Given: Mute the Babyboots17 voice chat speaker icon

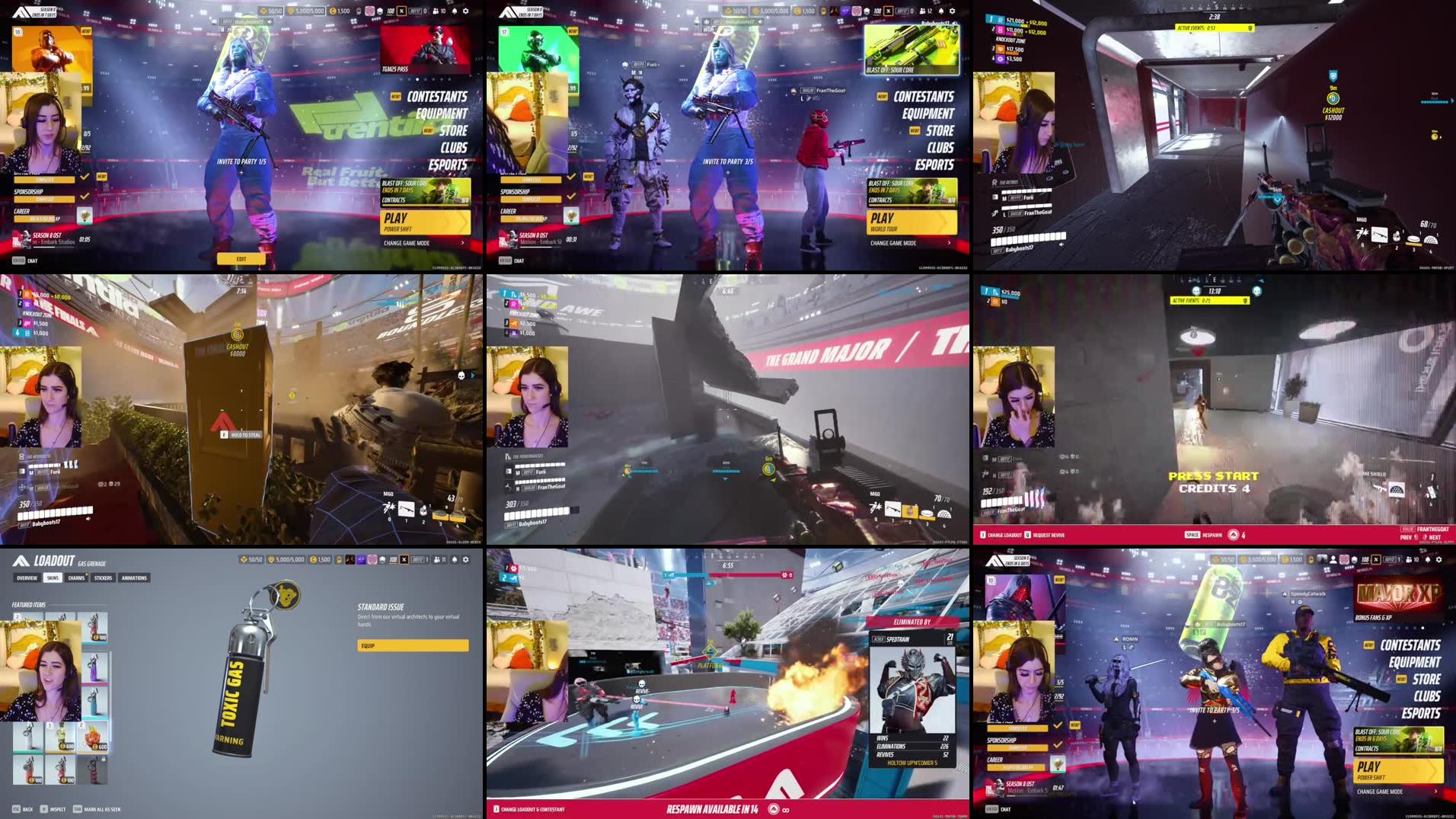Looking at the screenshot, I should point(1062,244).
